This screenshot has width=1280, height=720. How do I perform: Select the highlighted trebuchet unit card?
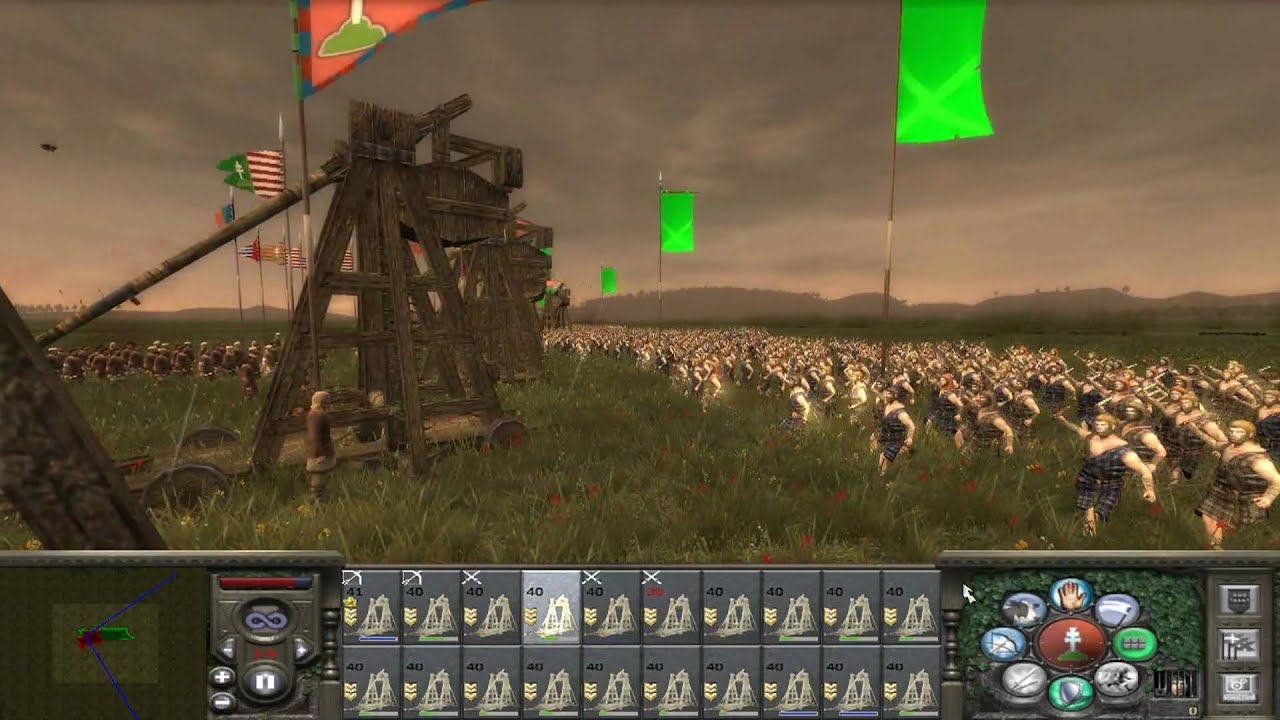click(x=551, y=607)
